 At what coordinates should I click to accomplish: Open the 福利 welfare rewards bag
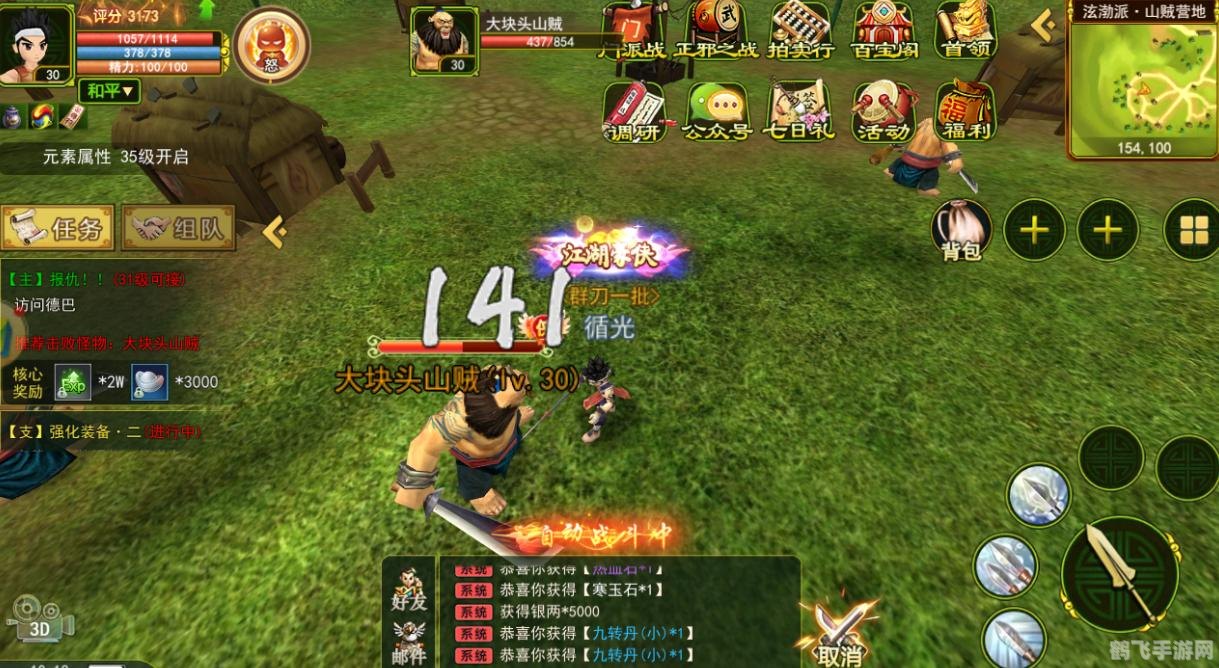(x=966, y=112)
